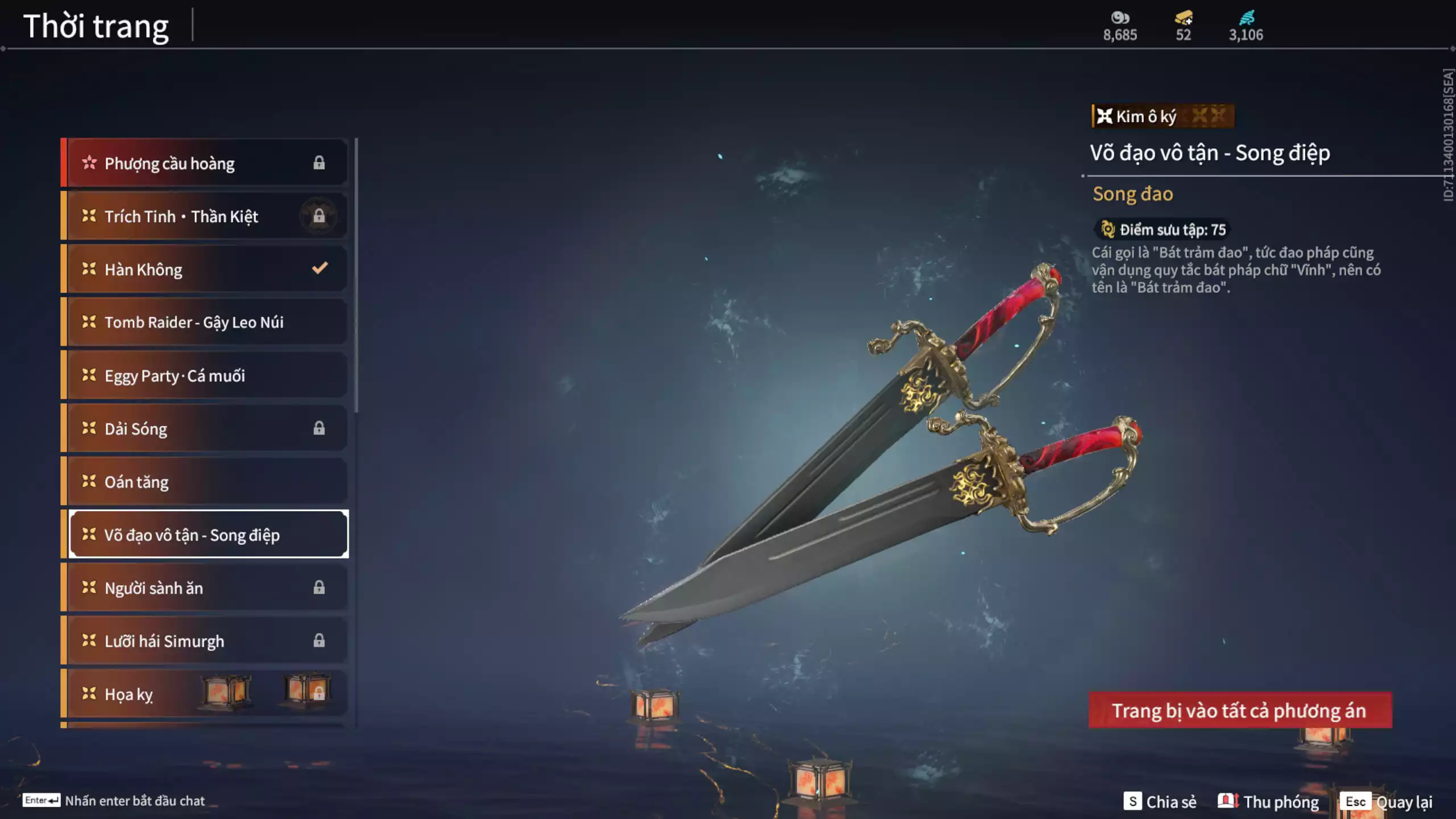Choose the locked Dải Sóng skin
Image resolution: width=1456 pixels, height=819 pixels.
[205, 428]
